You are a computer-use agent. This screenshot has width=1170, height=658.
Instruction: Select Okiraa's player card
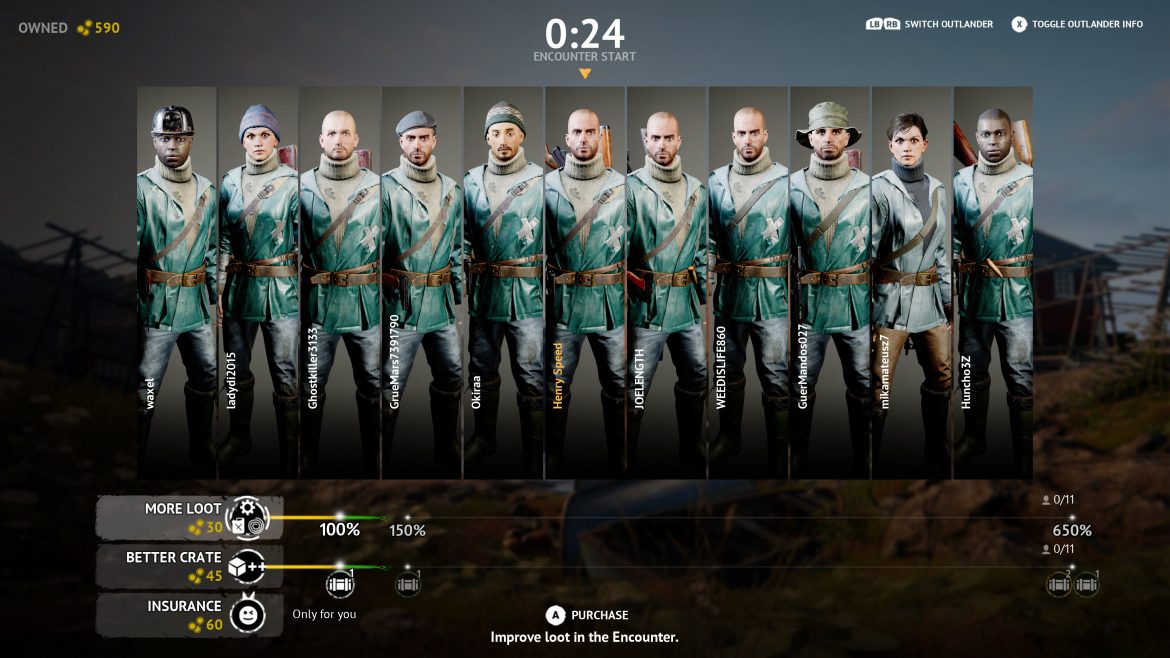pos(503,282)
